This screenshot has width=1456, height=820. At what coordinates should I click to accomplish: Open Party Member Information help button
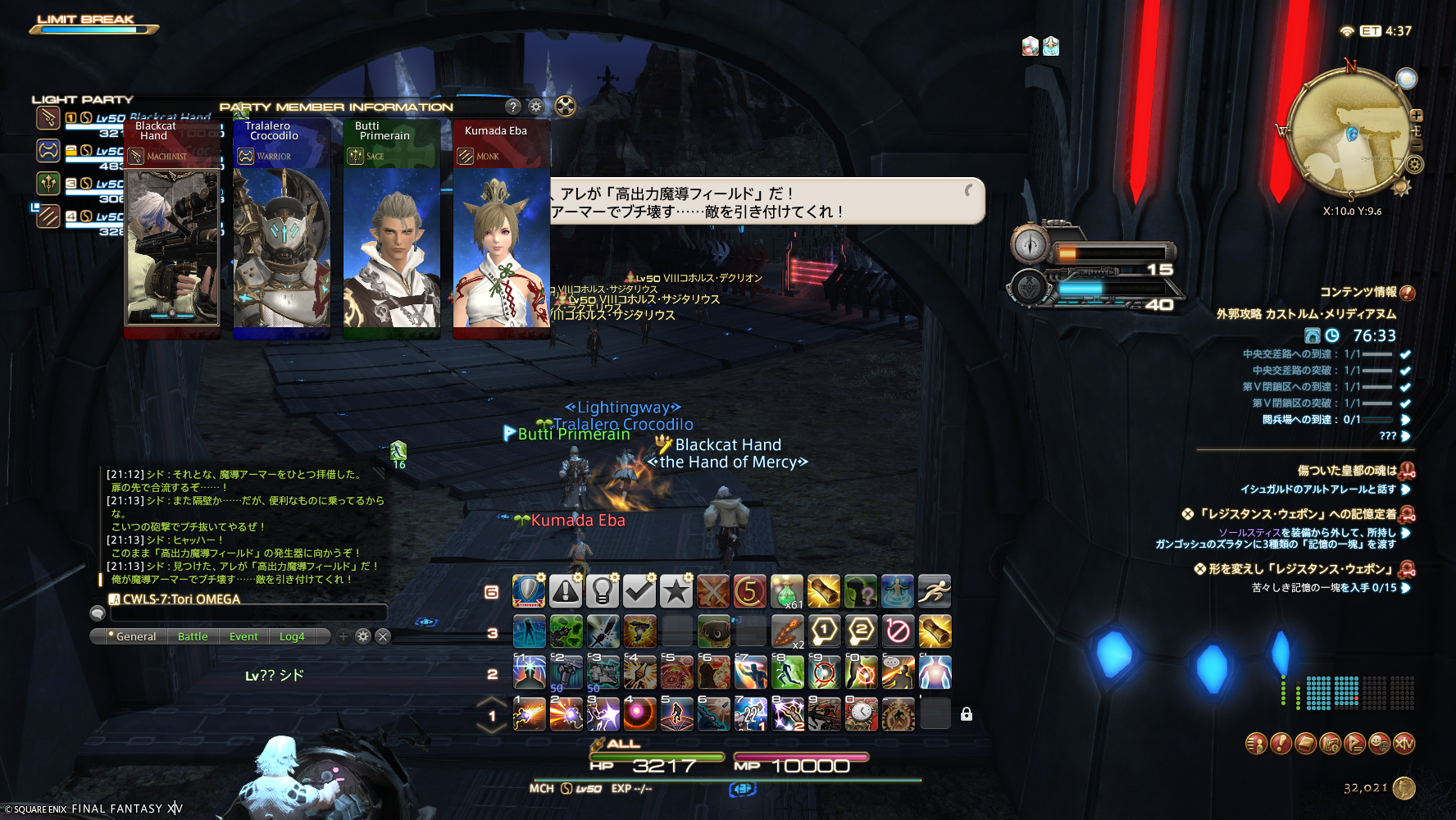513,107
